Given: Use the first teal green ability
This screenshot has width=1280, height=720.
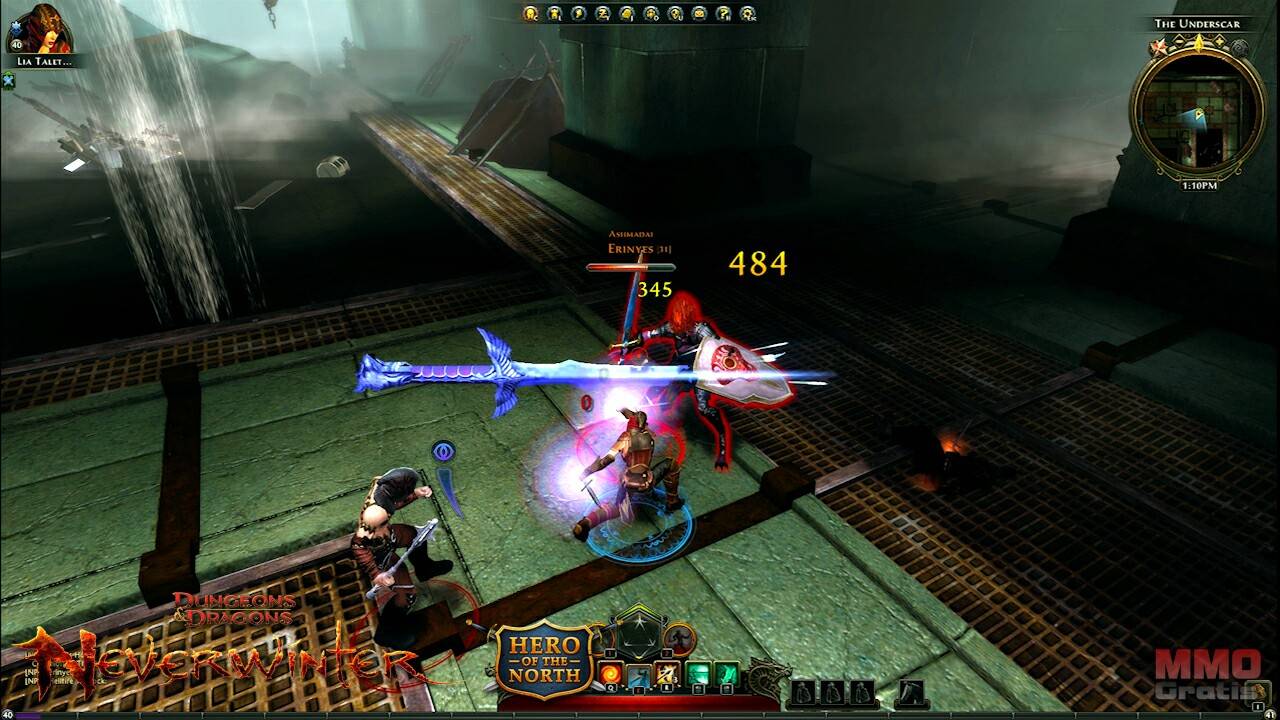Looking at the screenshot, I should coord(699,674).
